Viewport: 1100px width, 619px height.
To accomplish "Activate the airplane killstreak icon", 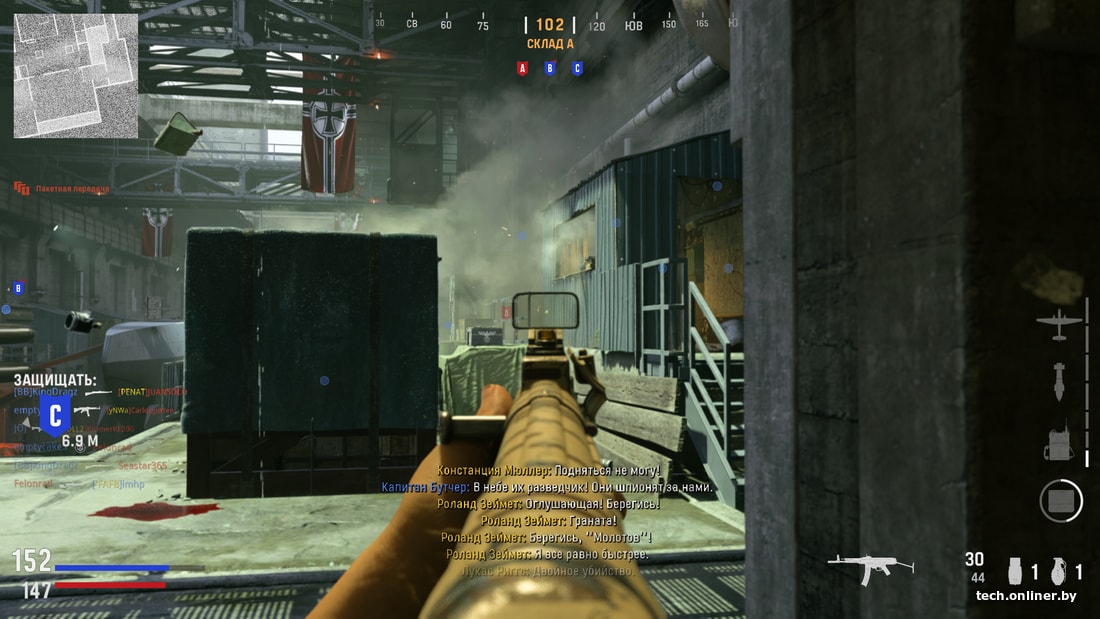I will click(x=1060, y=323).
